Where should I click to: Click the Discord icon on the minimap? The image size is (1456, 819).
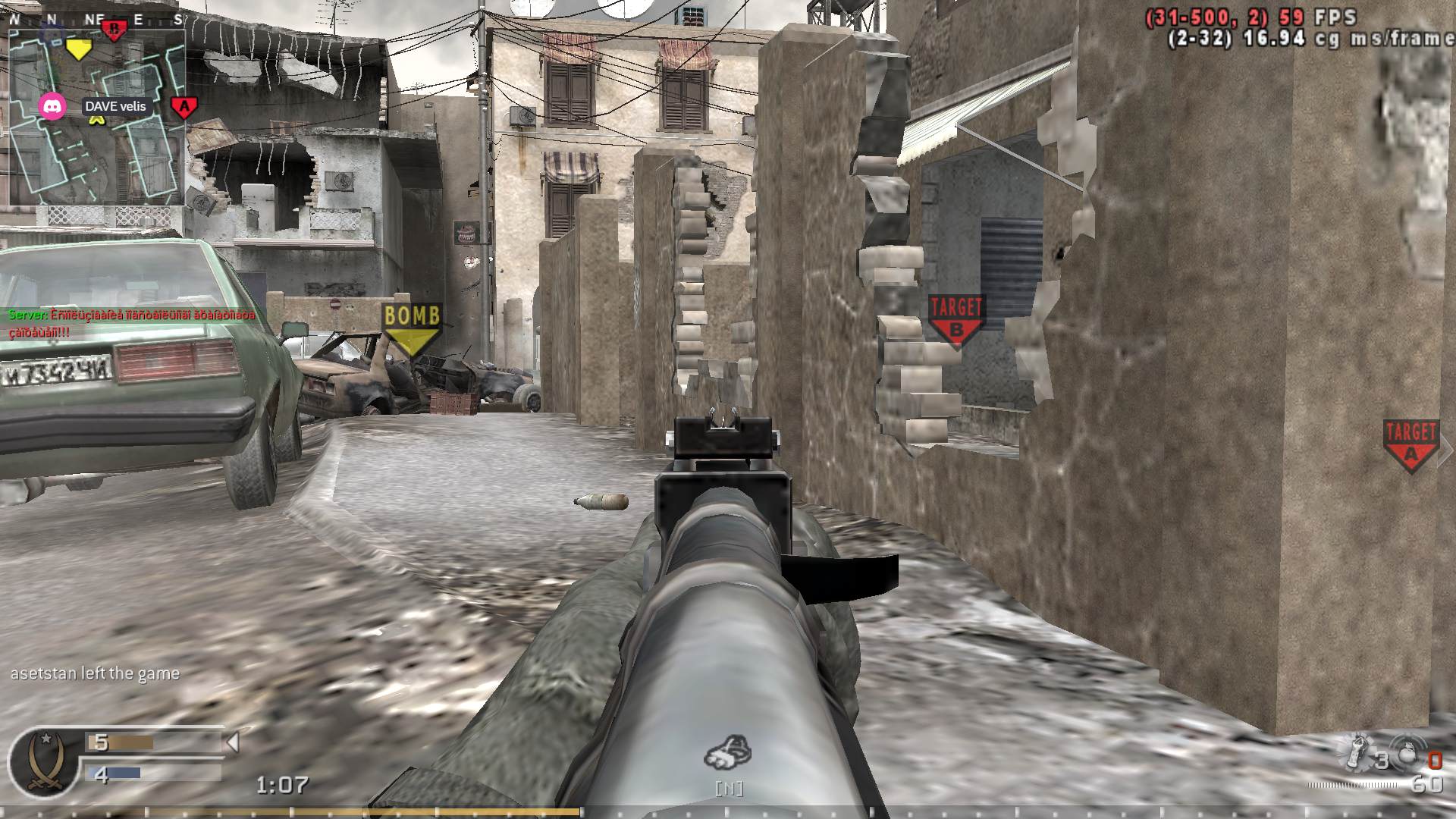[50, 106]
